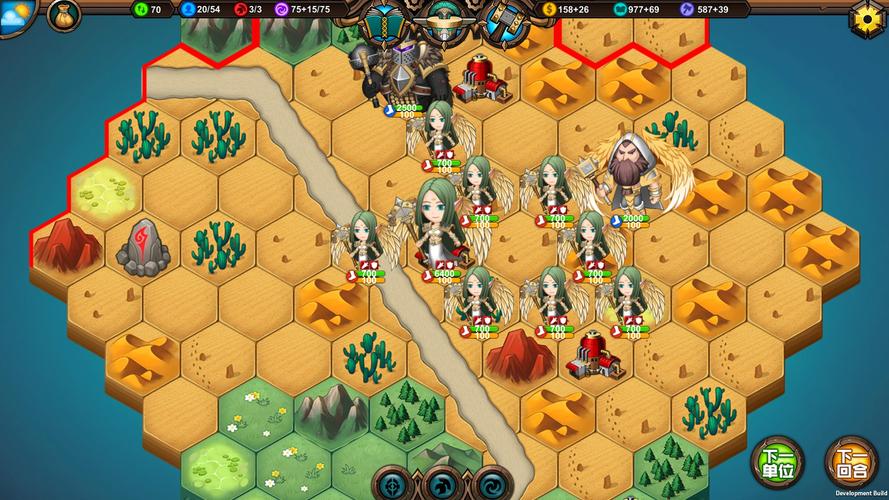Viewport: 889px width, 500px height.
Task: Select the winged helmet emblem
Action: pyautogui.click(x=443, y=20)
